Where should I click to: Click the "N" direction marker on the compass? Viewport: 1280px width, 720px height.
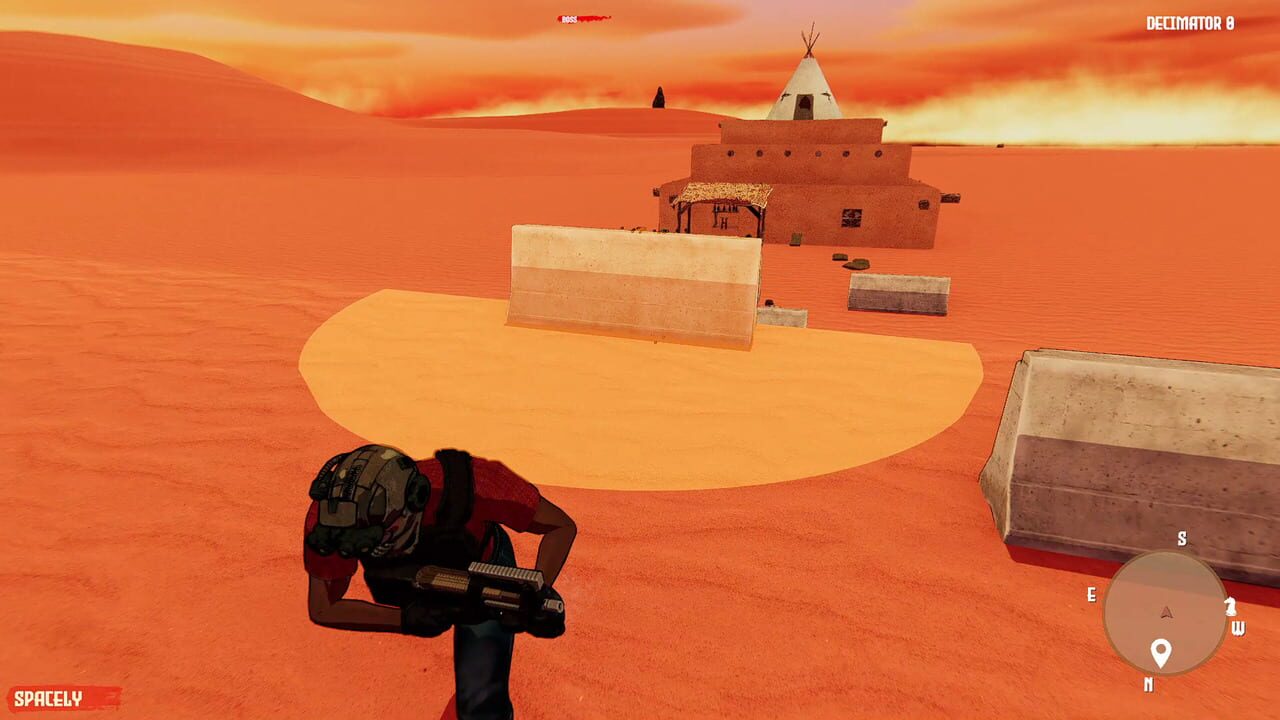1149,682
